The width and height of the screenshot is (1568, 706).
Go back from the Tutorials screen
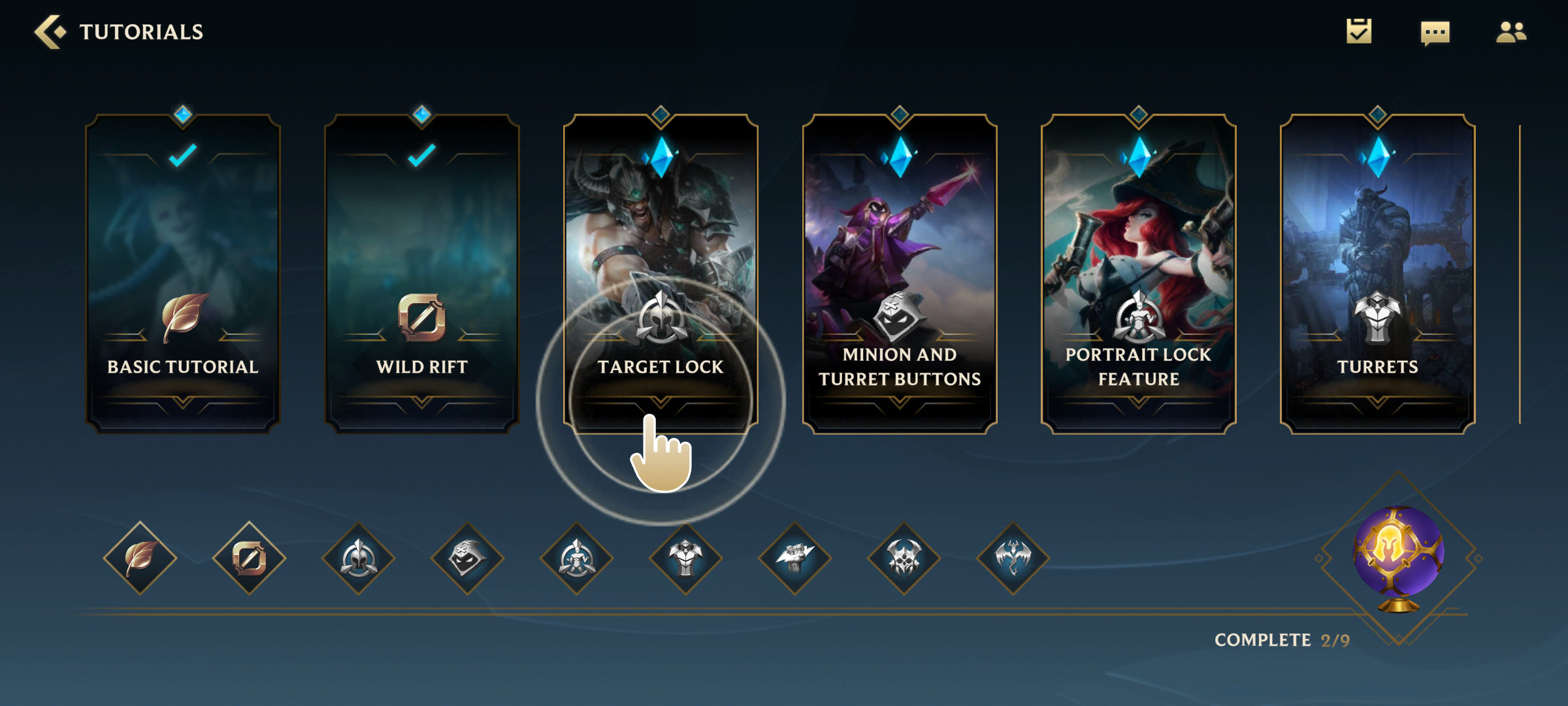point(50,32)
